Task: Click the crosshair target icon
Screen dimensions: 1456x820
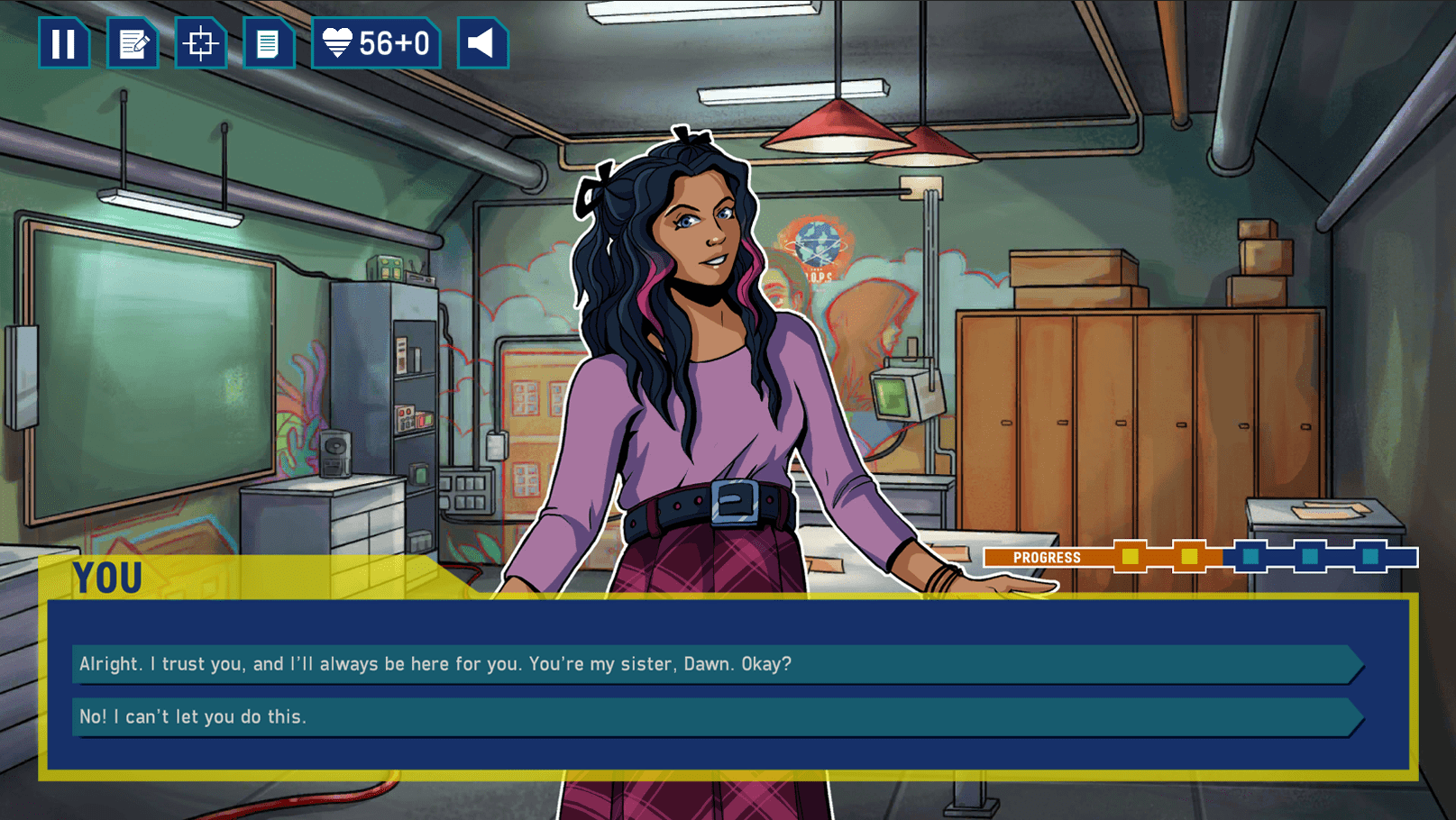Action: coord(200,43)
